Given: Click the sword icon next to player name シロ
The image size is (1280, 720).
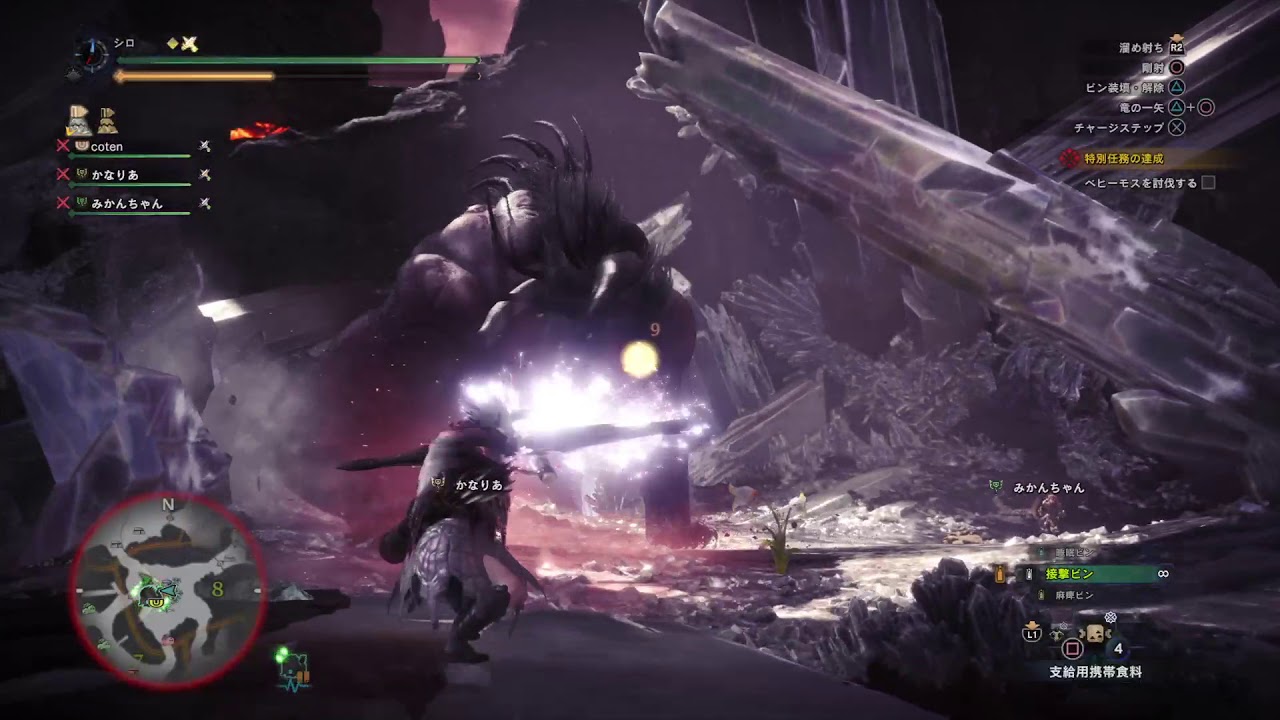Looking at the screenshot, I should point(189,43).
